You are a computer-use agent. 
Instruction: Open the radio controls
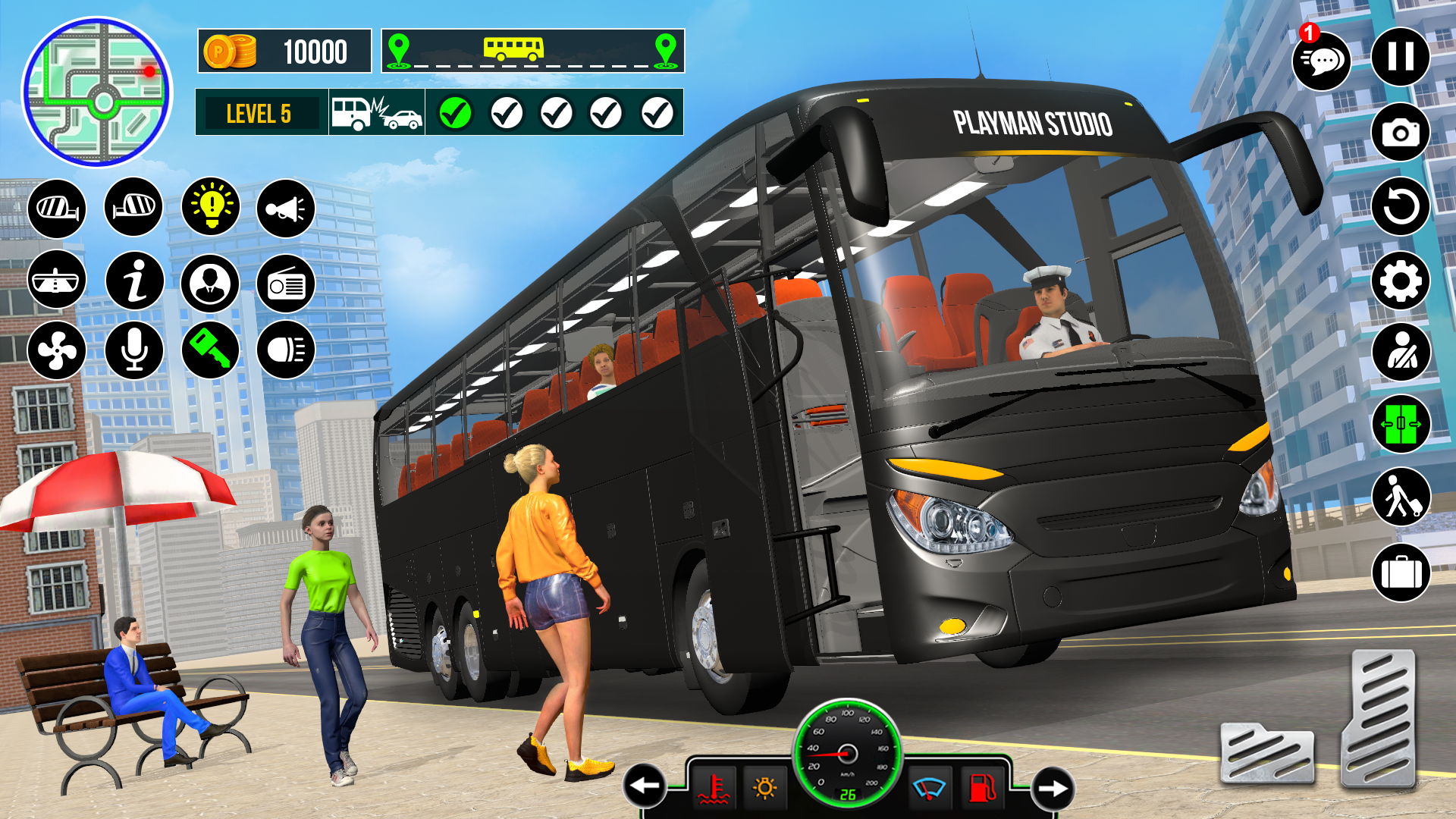(287, 284)
